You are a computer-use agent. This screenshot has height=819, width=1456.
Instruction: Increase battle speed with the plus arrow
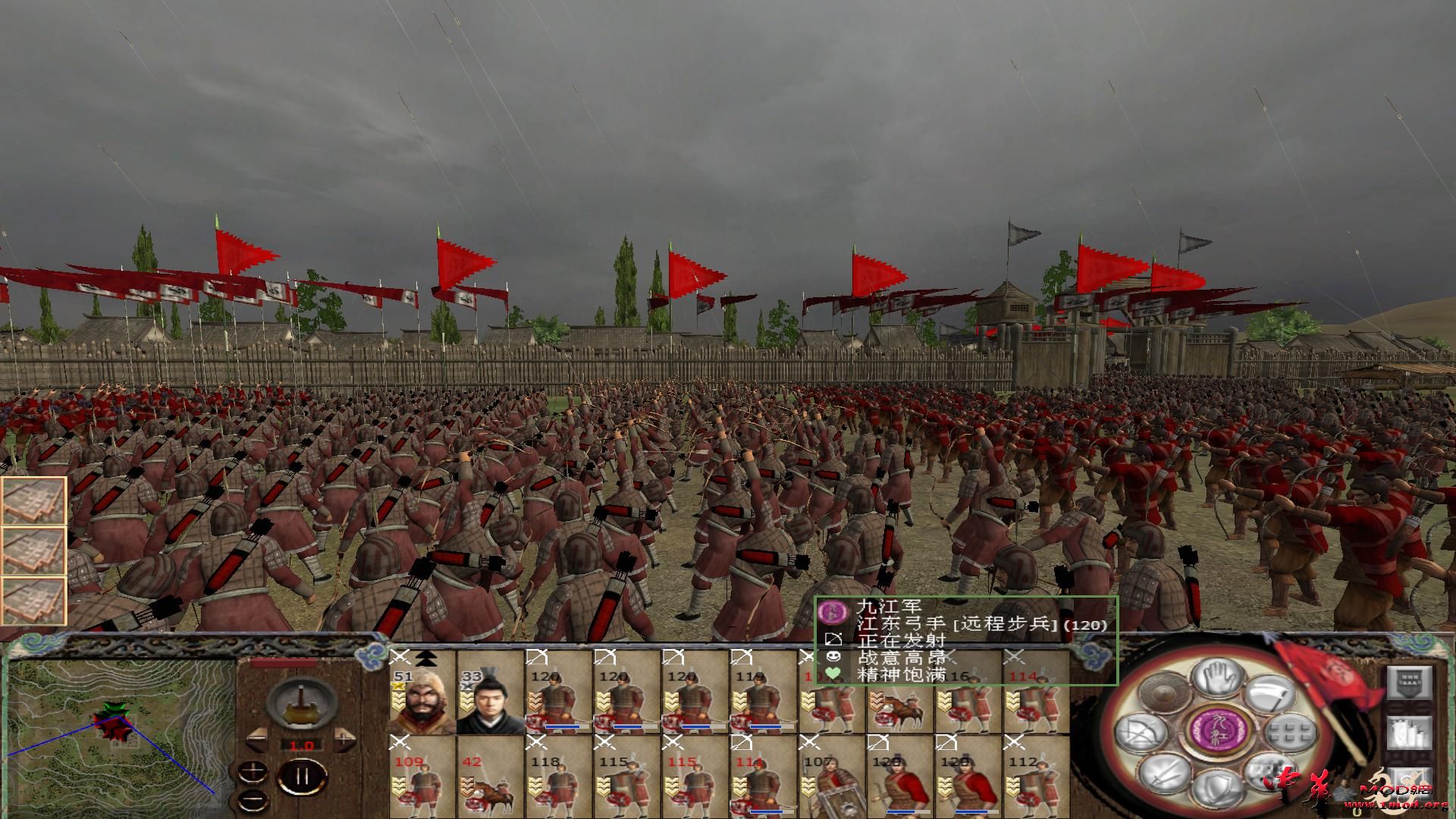(x=344, y=739)
